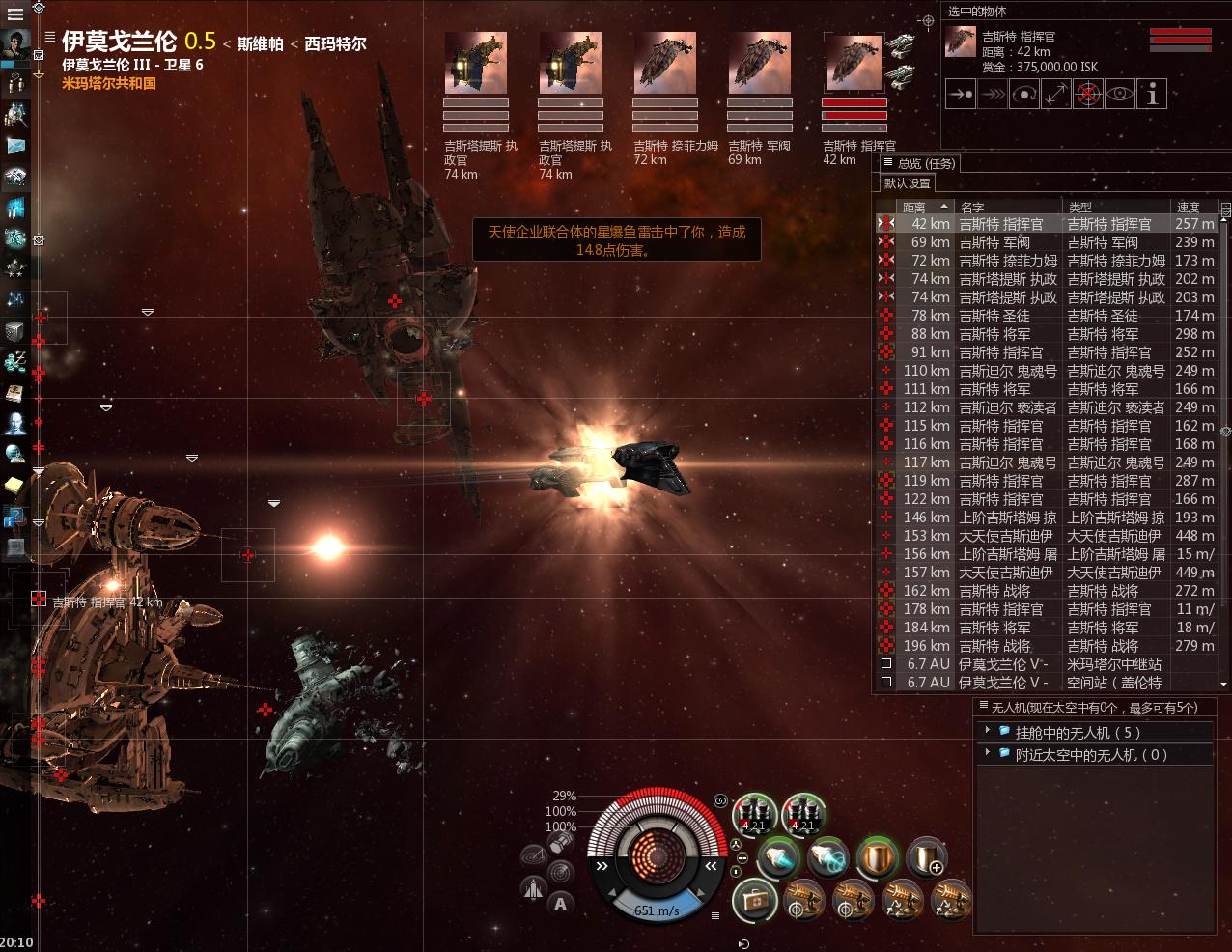Sort the overview by 速度 column
Viewport: 1232px width, 952px height.
coord(1189,207)
